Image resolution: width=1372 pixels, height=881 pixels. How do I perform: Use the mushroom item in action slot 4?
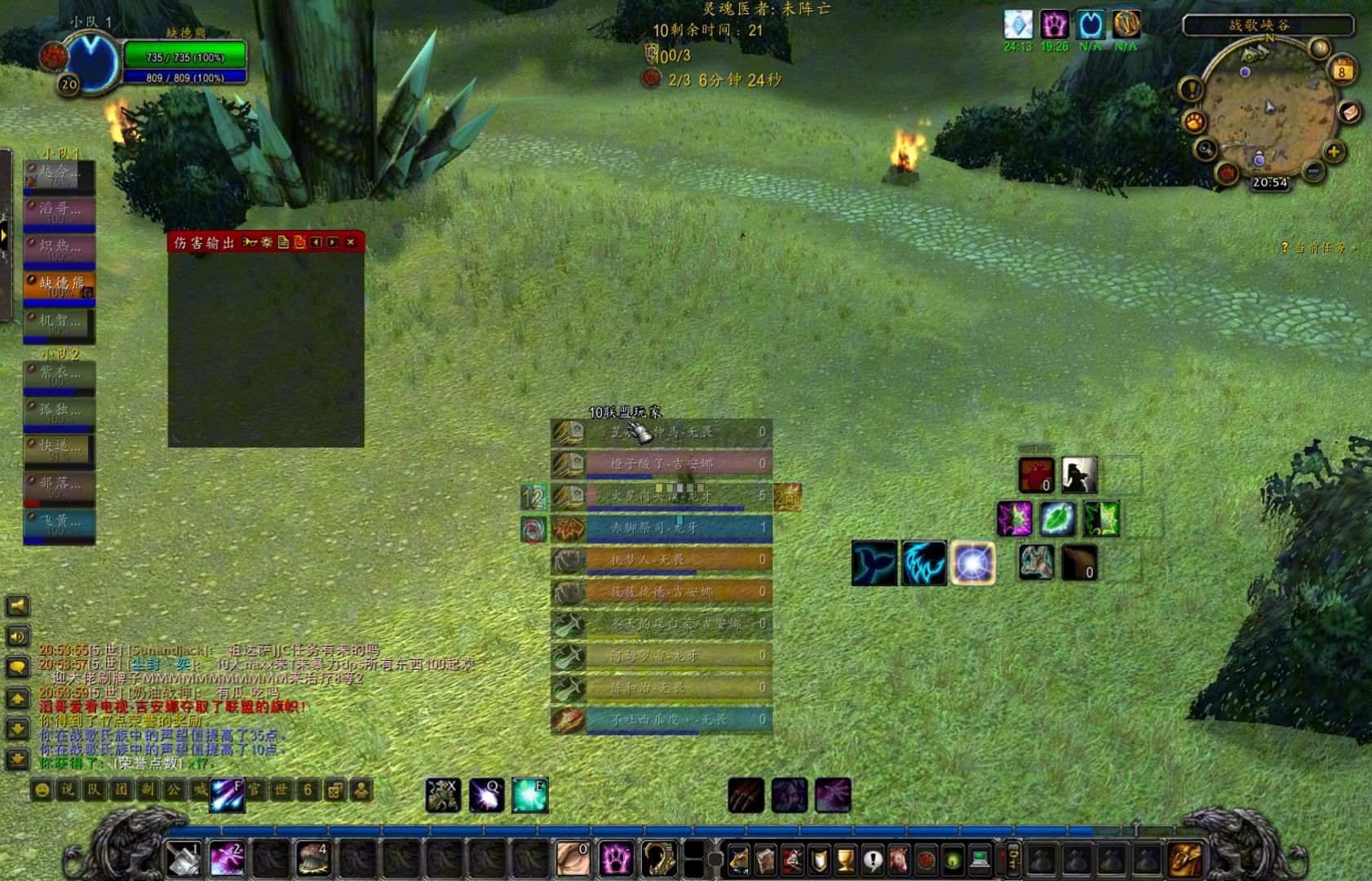(312, 859)
